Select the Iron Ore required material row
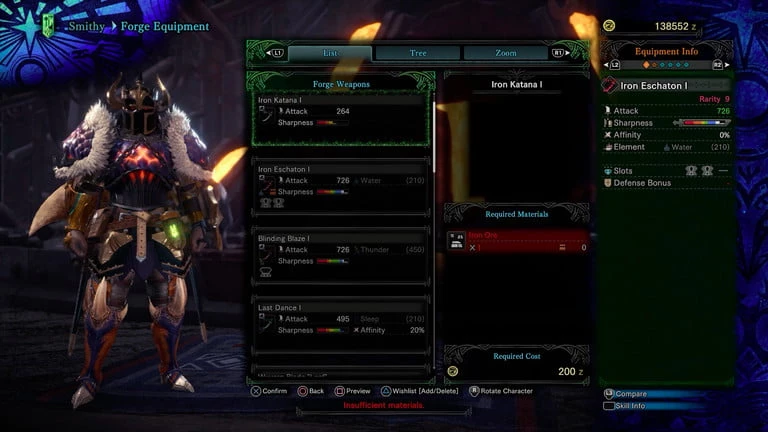This screenshot has height=432, width=768. 518,241
